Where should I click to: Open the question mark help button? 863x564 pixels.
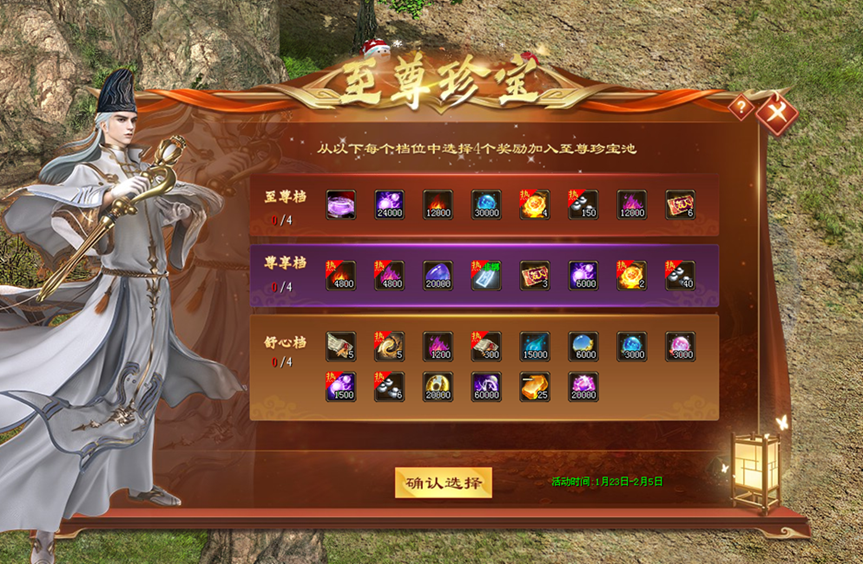[x=741, y=106]
